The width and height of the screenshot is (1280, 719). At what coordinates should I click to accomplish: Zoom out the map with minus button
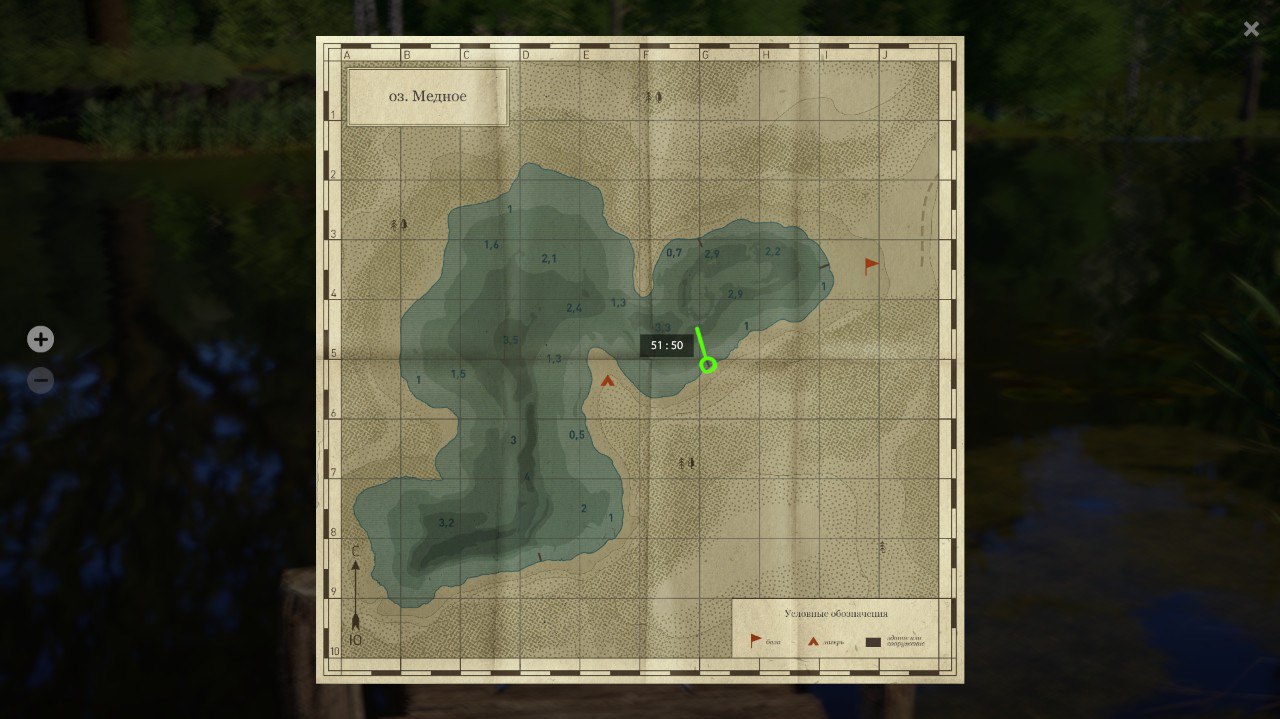click(40, 381)
